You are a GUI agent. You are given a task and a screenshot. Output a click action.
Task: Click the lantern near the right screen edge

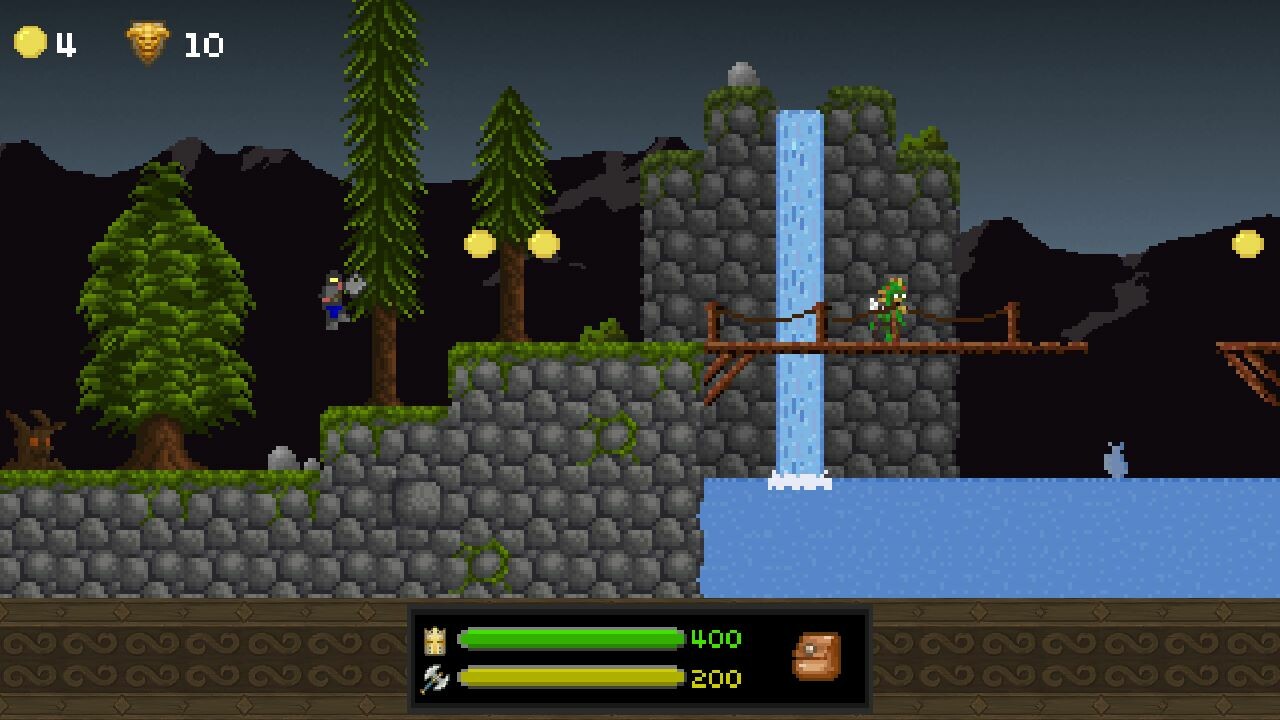(x=1248, y=243)
